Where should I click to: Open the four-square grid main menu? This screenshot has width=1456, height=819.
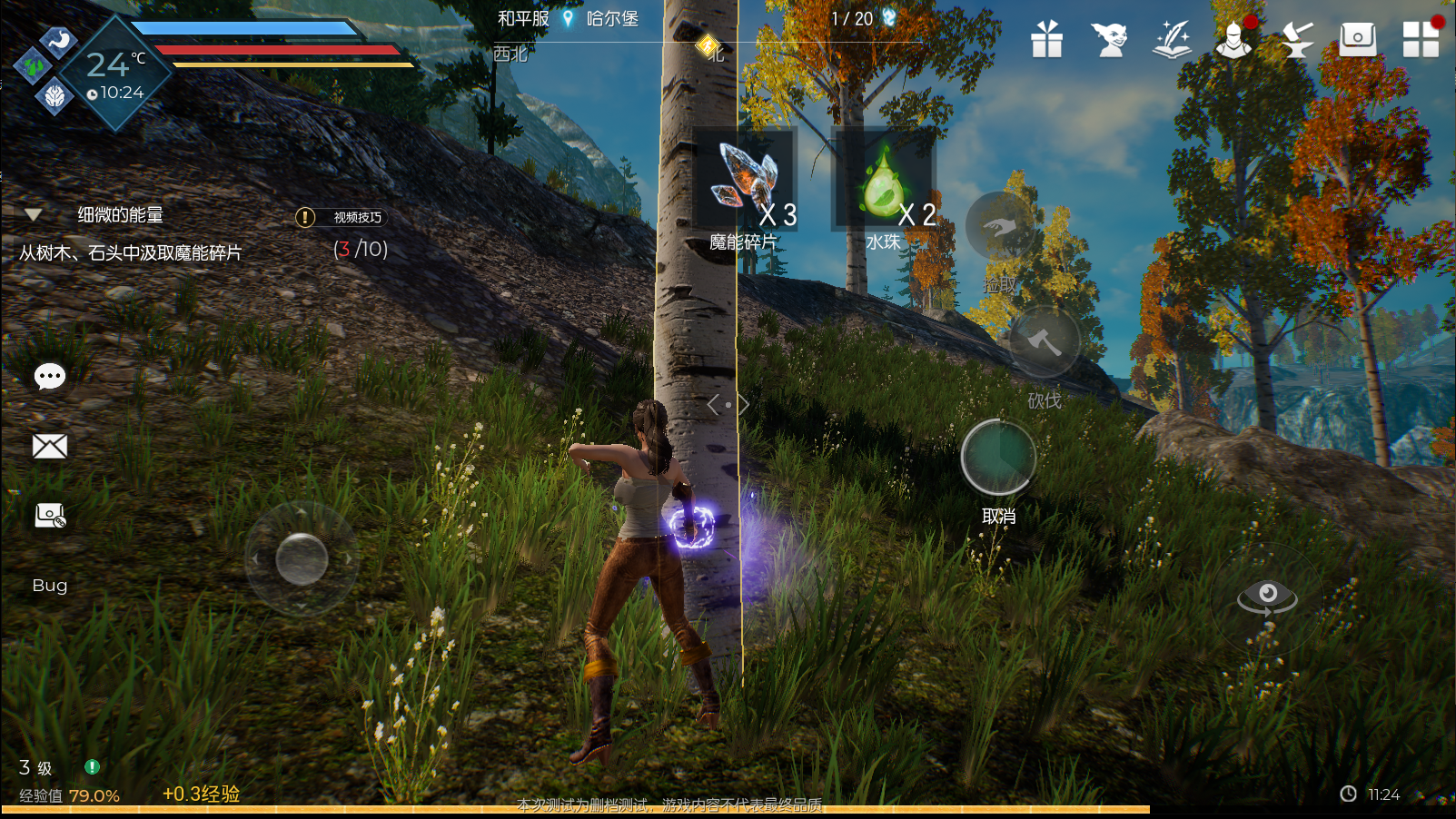(x=1421, y=40)
